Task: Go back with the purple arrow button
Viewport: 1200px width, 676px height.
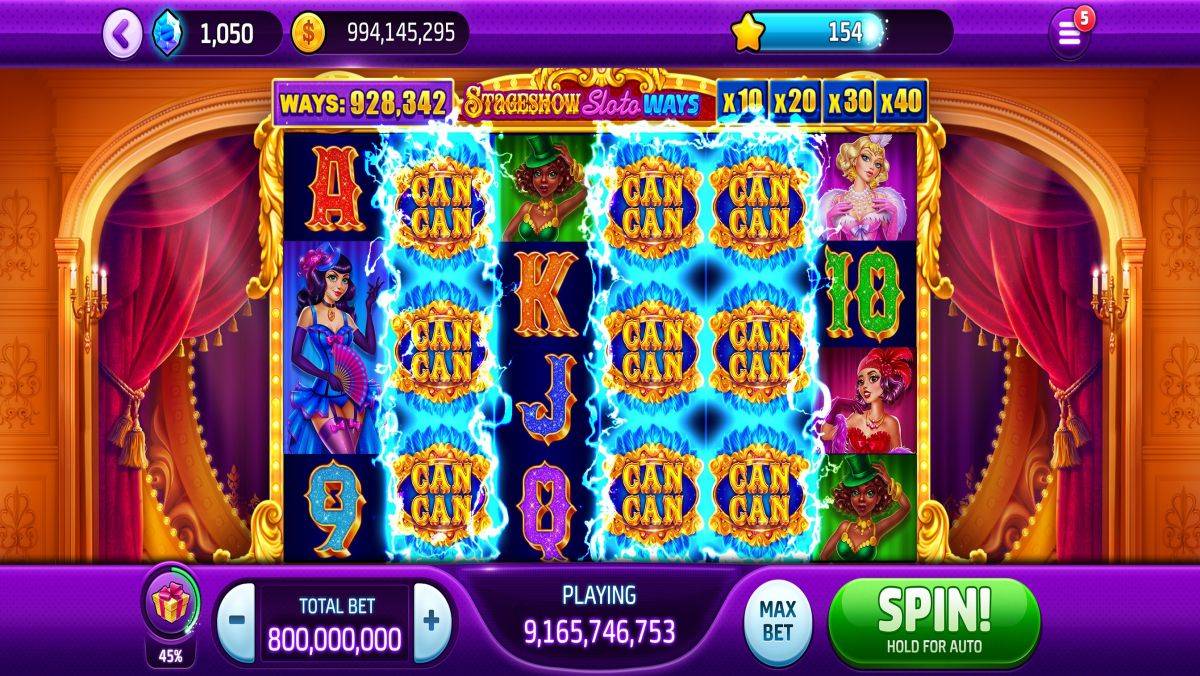Action: (122, 34)
